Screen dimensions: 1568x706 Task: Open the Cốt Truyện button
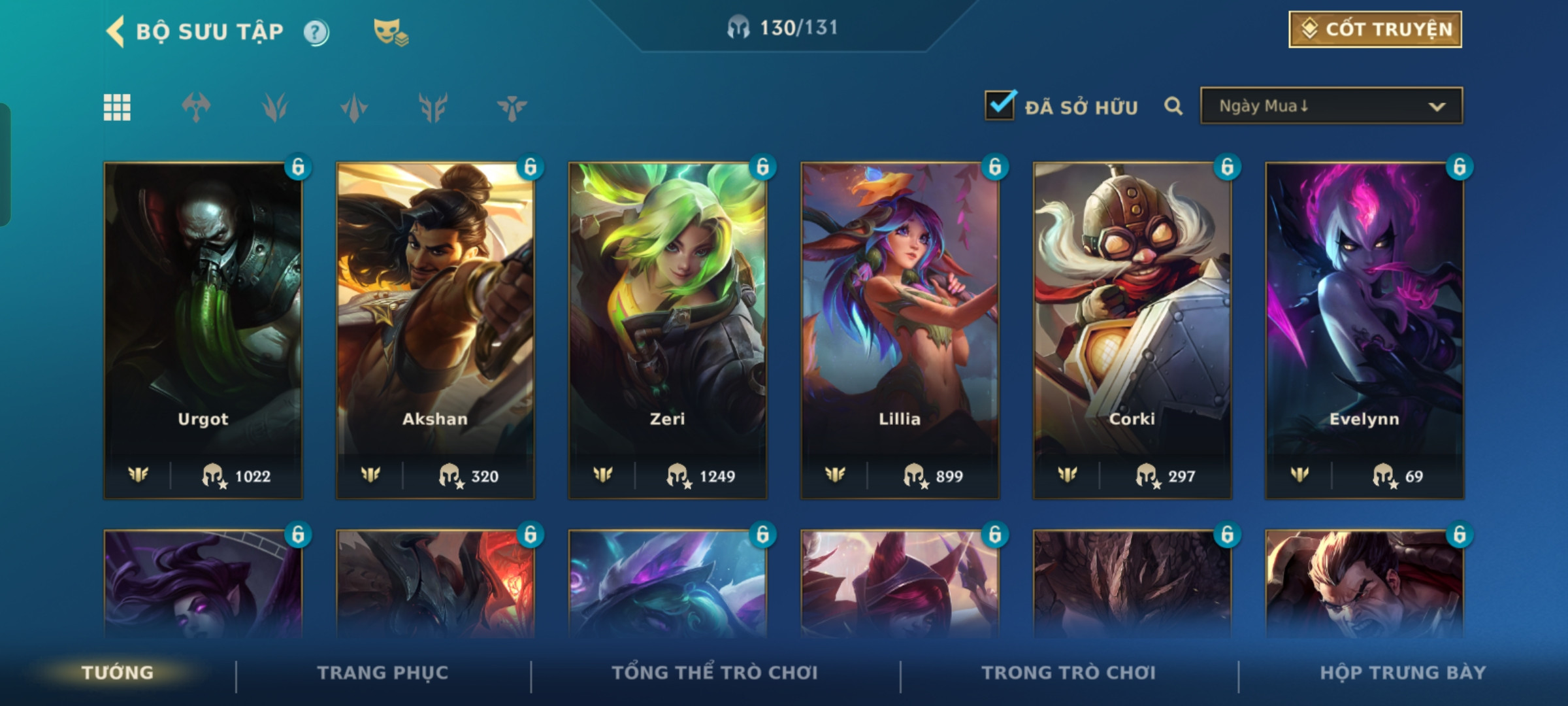point(1375,29)
